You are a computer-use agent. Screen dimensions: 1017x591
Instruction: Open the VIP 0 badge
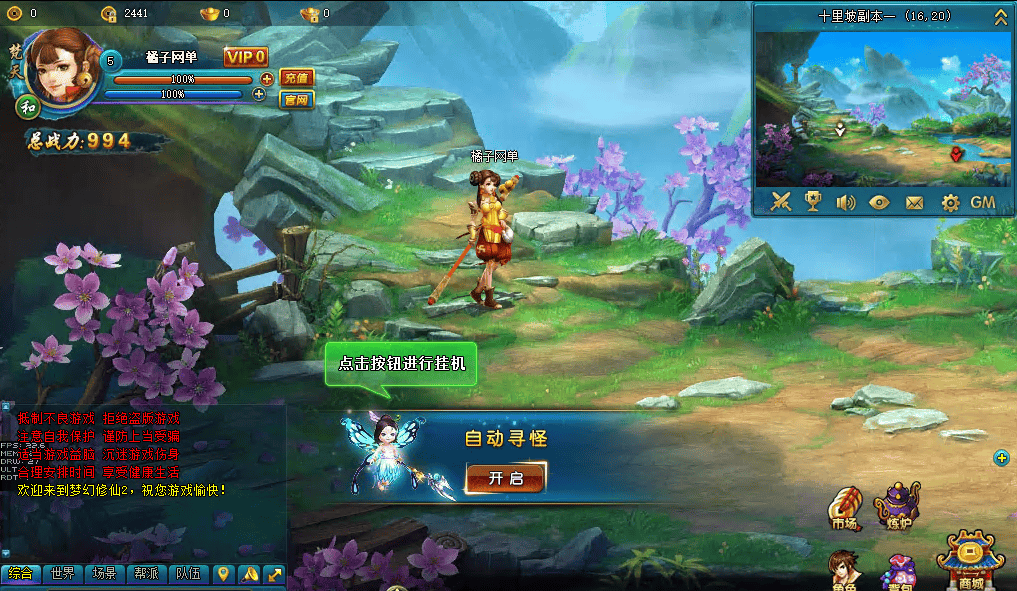coord(245,57)
